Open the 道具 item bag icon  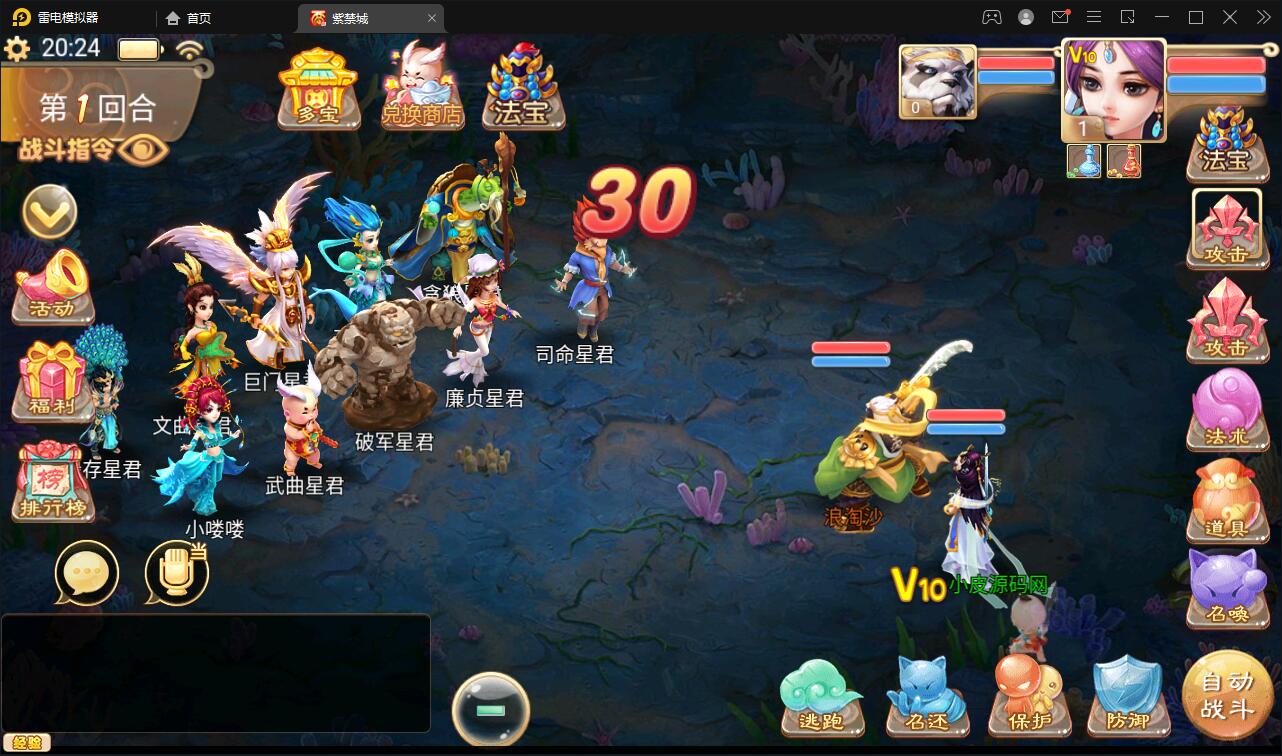(x=1228, y=500)
